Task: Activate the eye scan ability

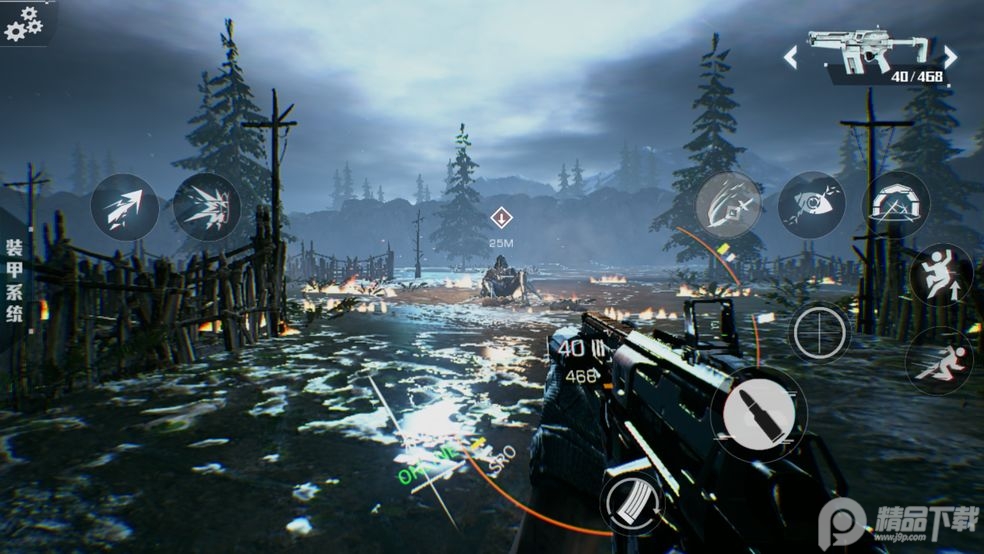Action: pos(811,205)
